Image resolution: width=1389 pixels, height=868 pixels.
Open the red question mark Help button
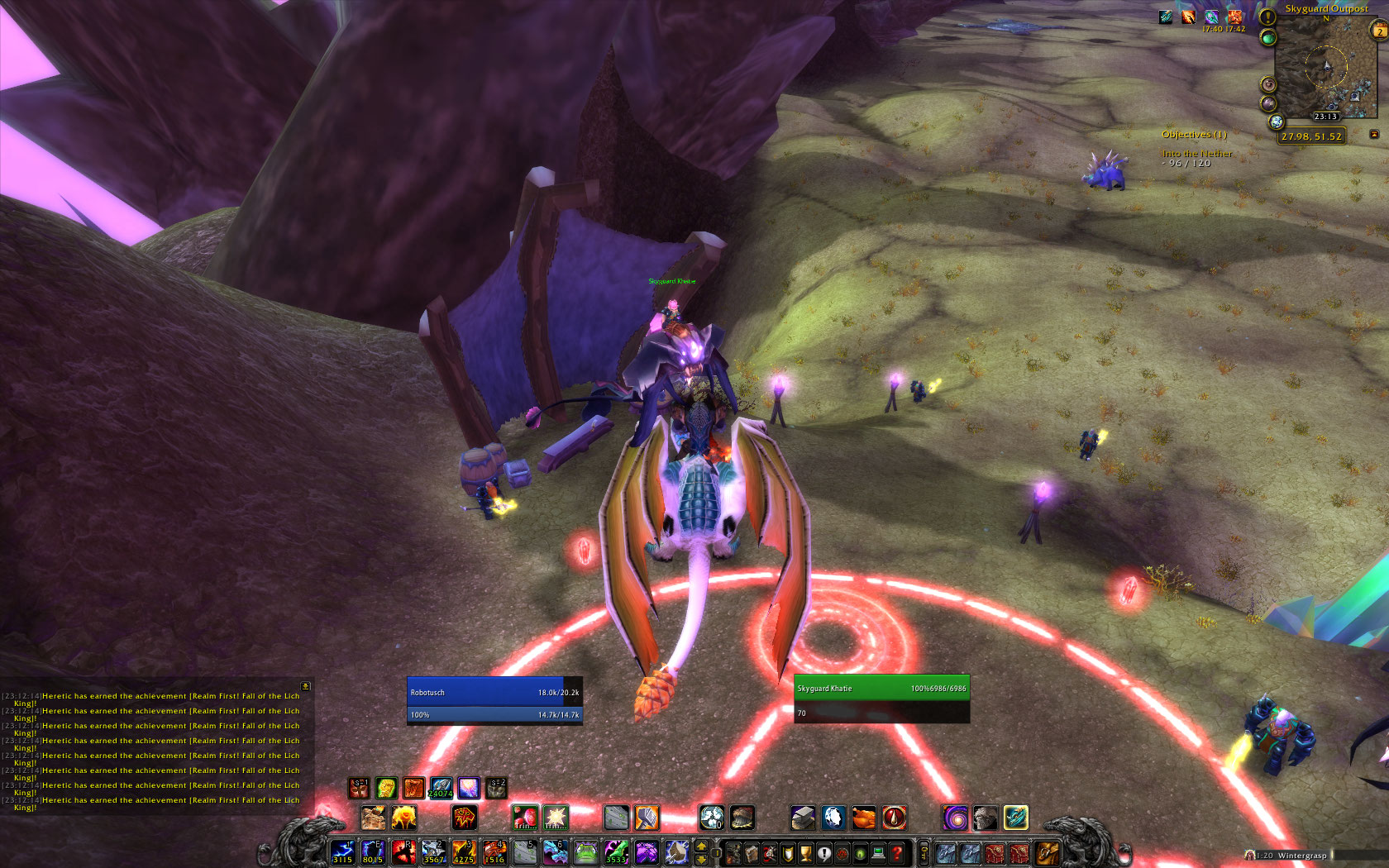coord(897,853)
